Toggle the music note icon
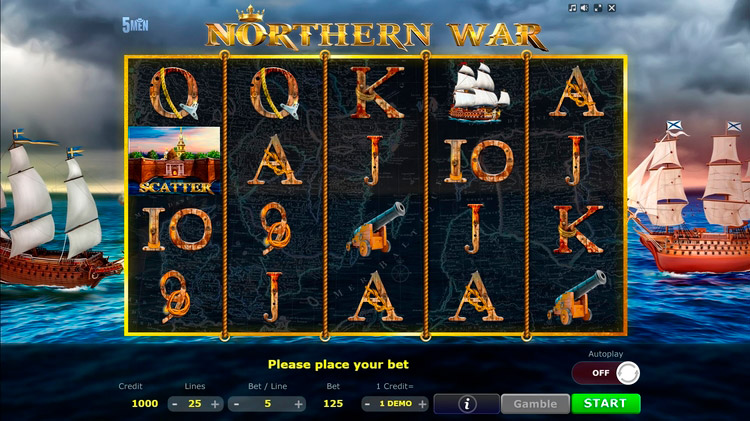Viewport: 750px width, 421px height. pyautogui.click(x=573, y=8)
